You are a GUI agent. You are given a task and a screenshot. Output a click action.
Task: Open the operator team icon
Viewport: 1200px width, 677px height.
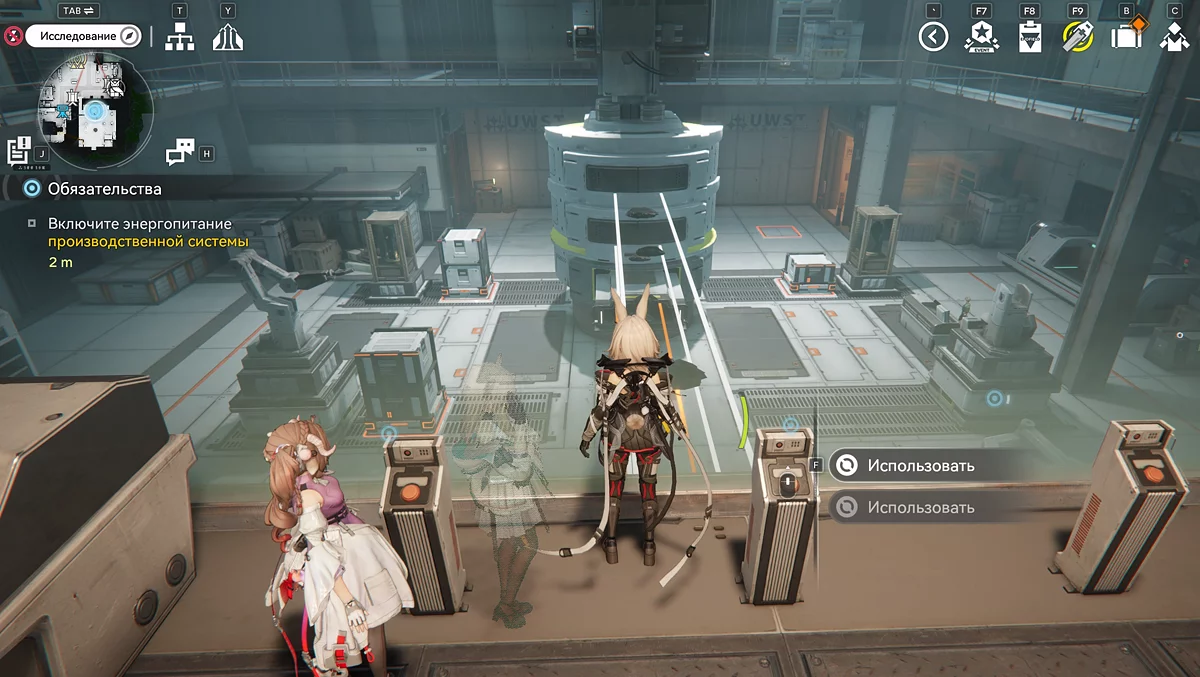click(x=1174, y=38)
